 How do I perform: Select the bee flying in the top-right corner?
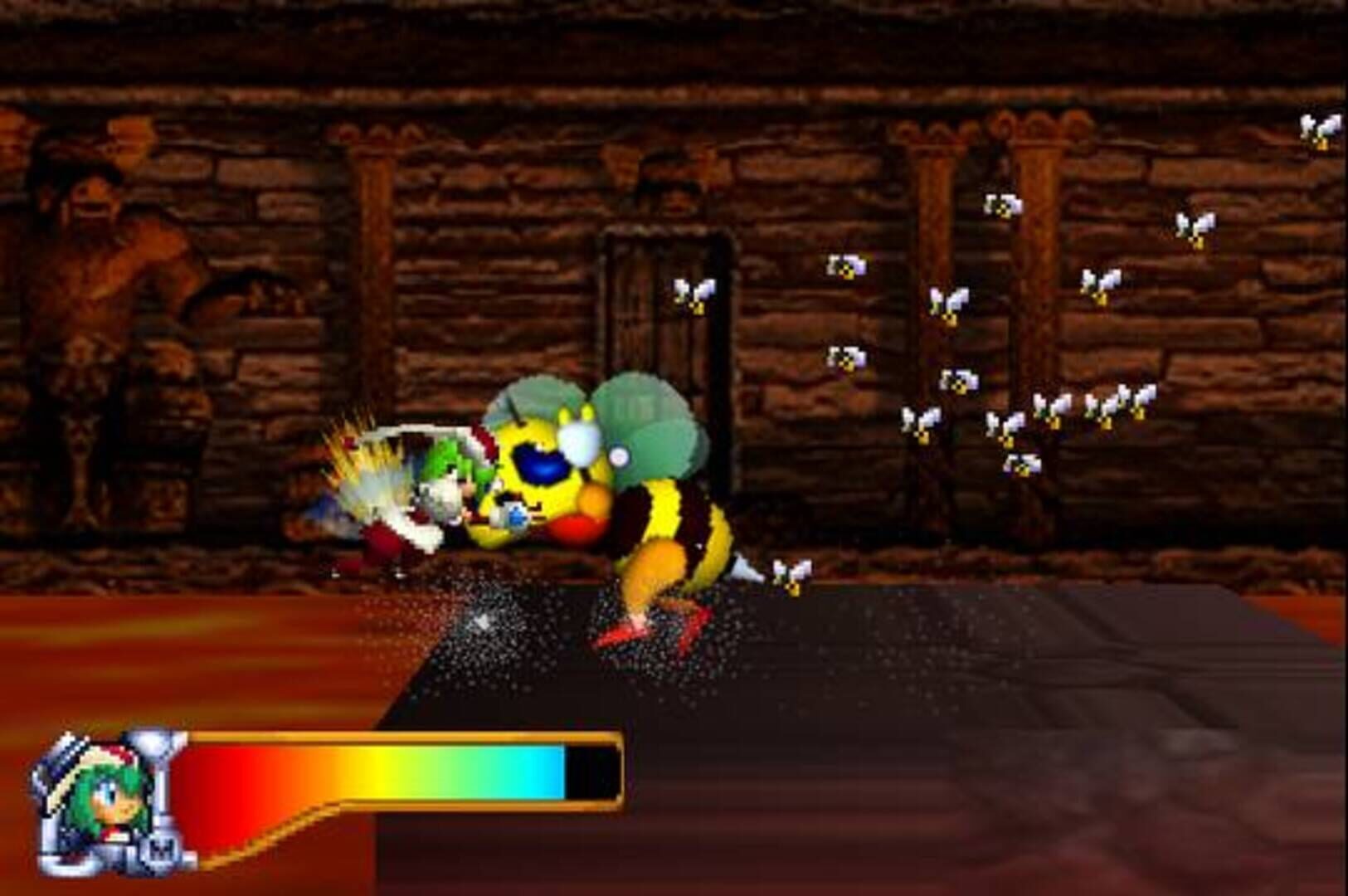pyautogui.click(x=1323, y=129)
